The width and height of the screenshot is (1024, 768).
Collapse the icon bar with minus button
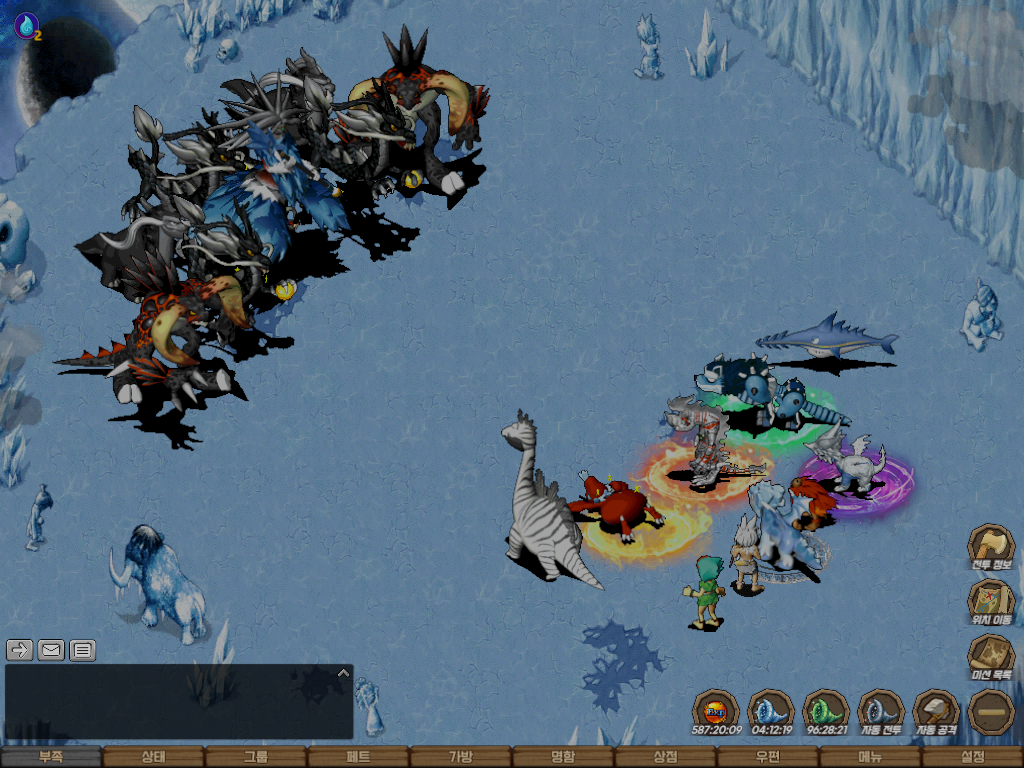click(991, 712)
